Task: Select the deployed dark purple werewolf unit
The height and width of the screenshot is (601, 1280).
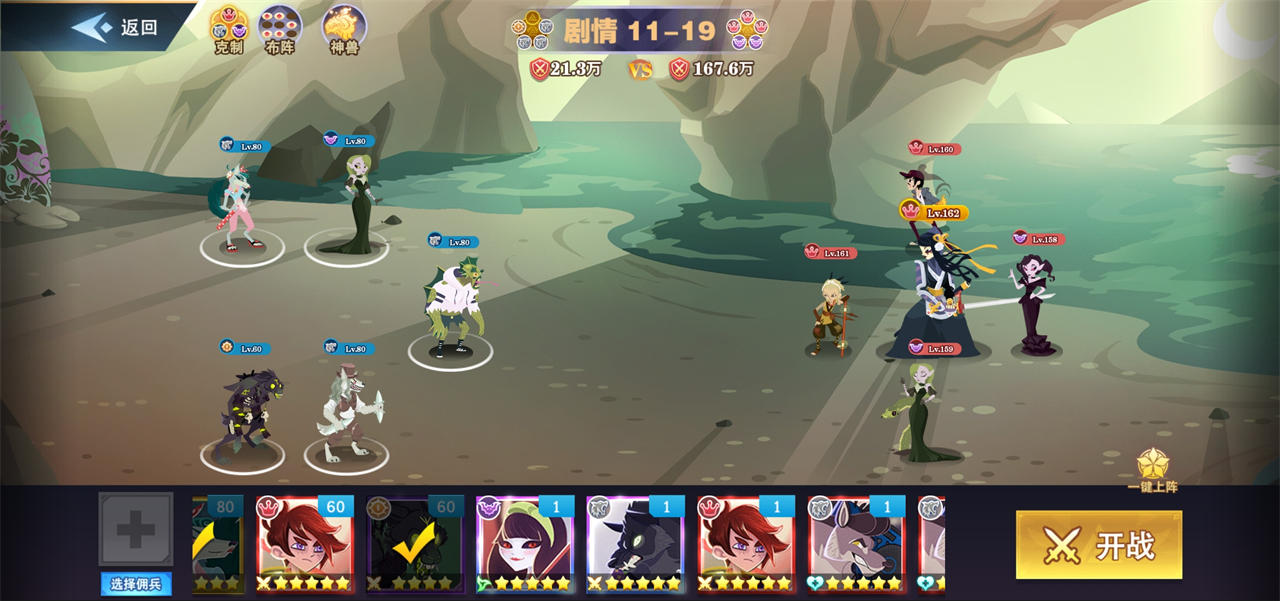Action: [245, 412]
